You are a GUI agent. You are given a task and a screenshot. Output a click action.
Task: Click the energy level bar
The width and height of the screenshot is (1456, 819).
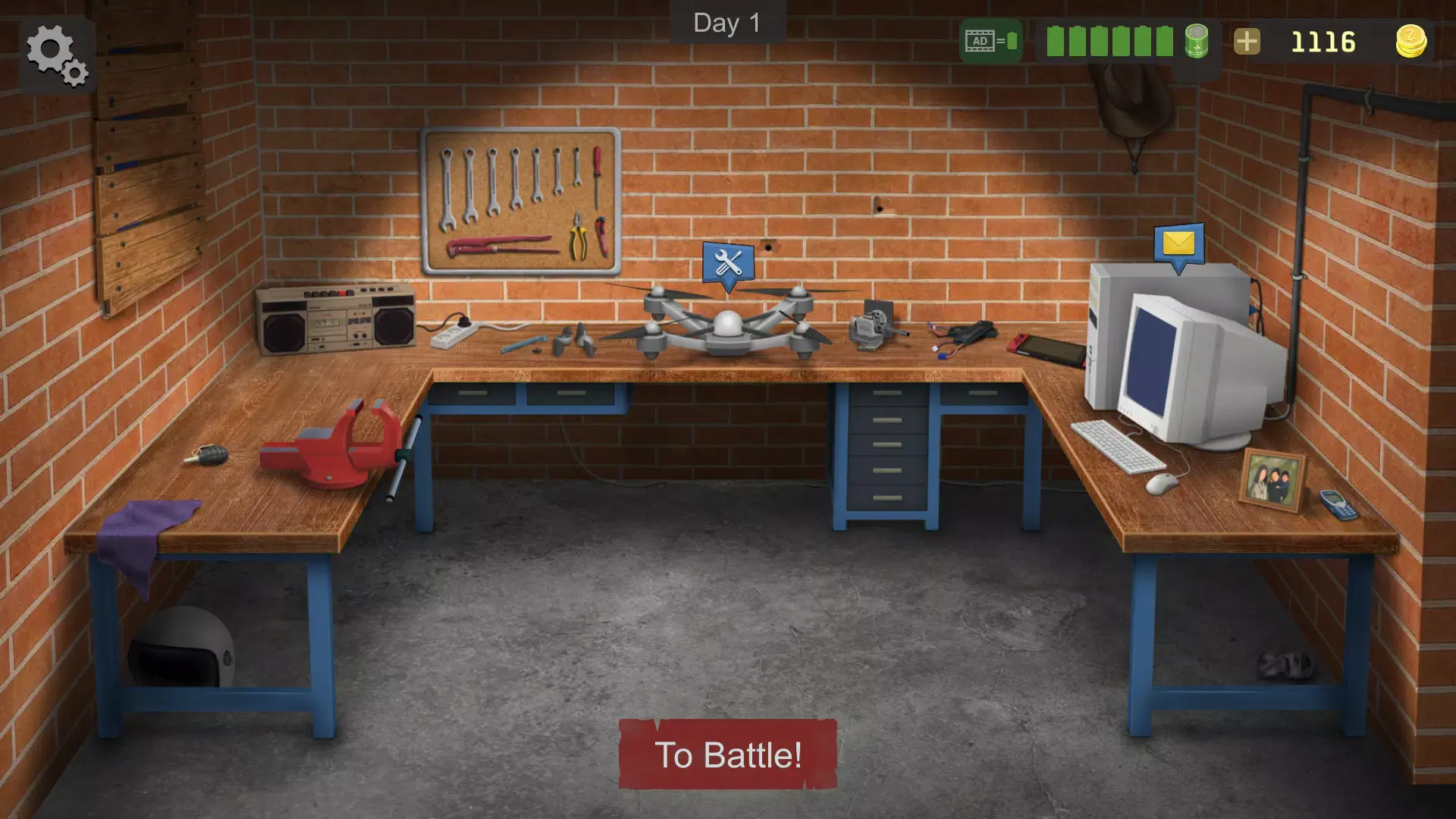coord(1111,42)
